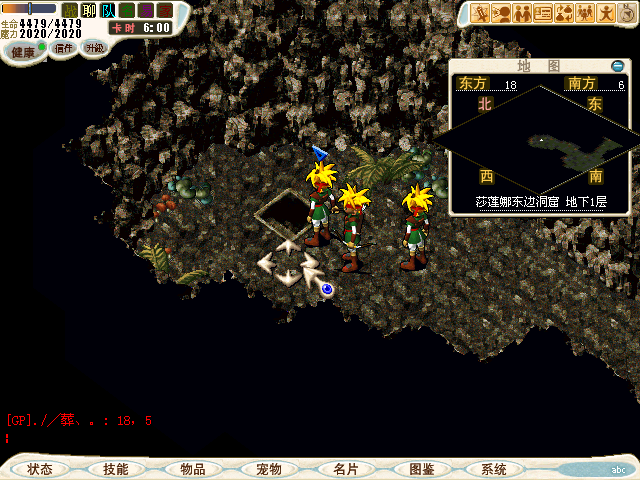Toggle the 名 name card switch
The width and height of the screenshot is (640, 480).
(127, 11)
